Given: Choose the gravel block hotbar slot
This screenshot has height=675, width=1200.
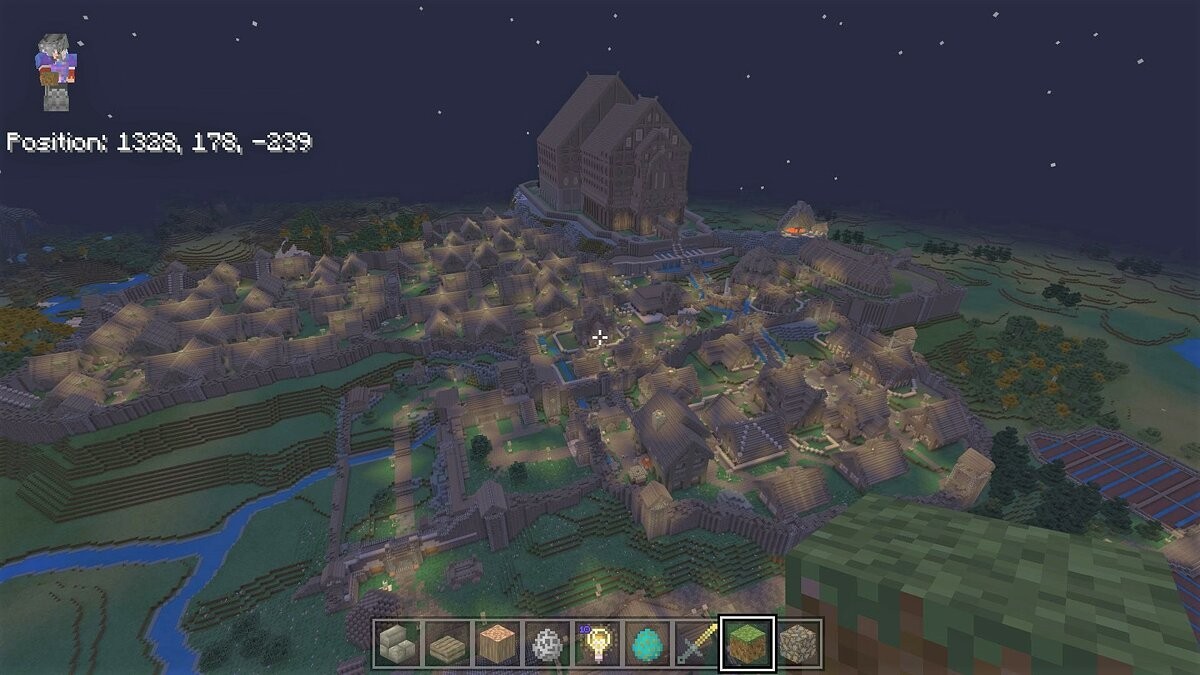Looking at the screenshot, I should (797, 643).
